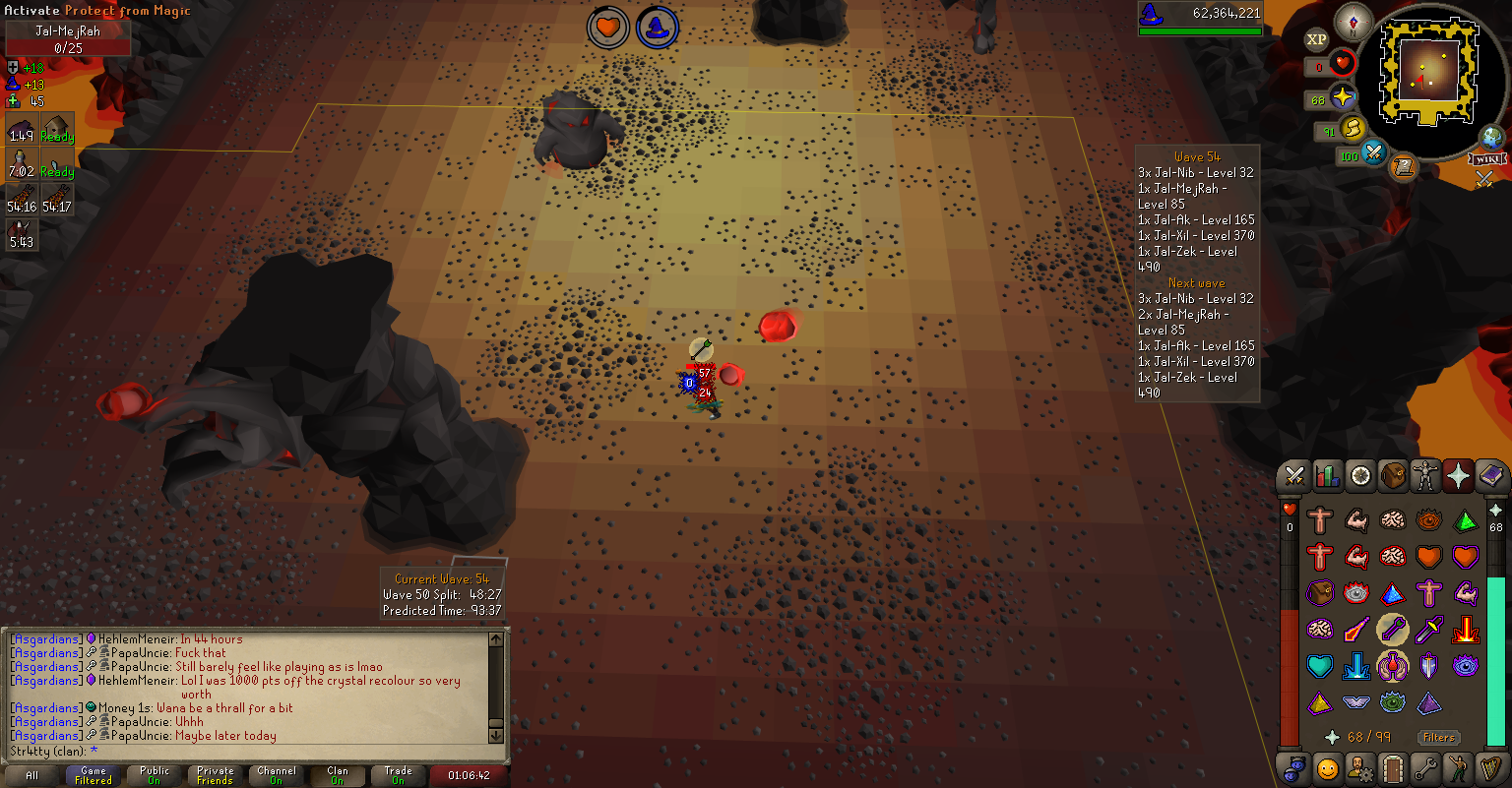Open the Combat Options tab

[1294, 477]
